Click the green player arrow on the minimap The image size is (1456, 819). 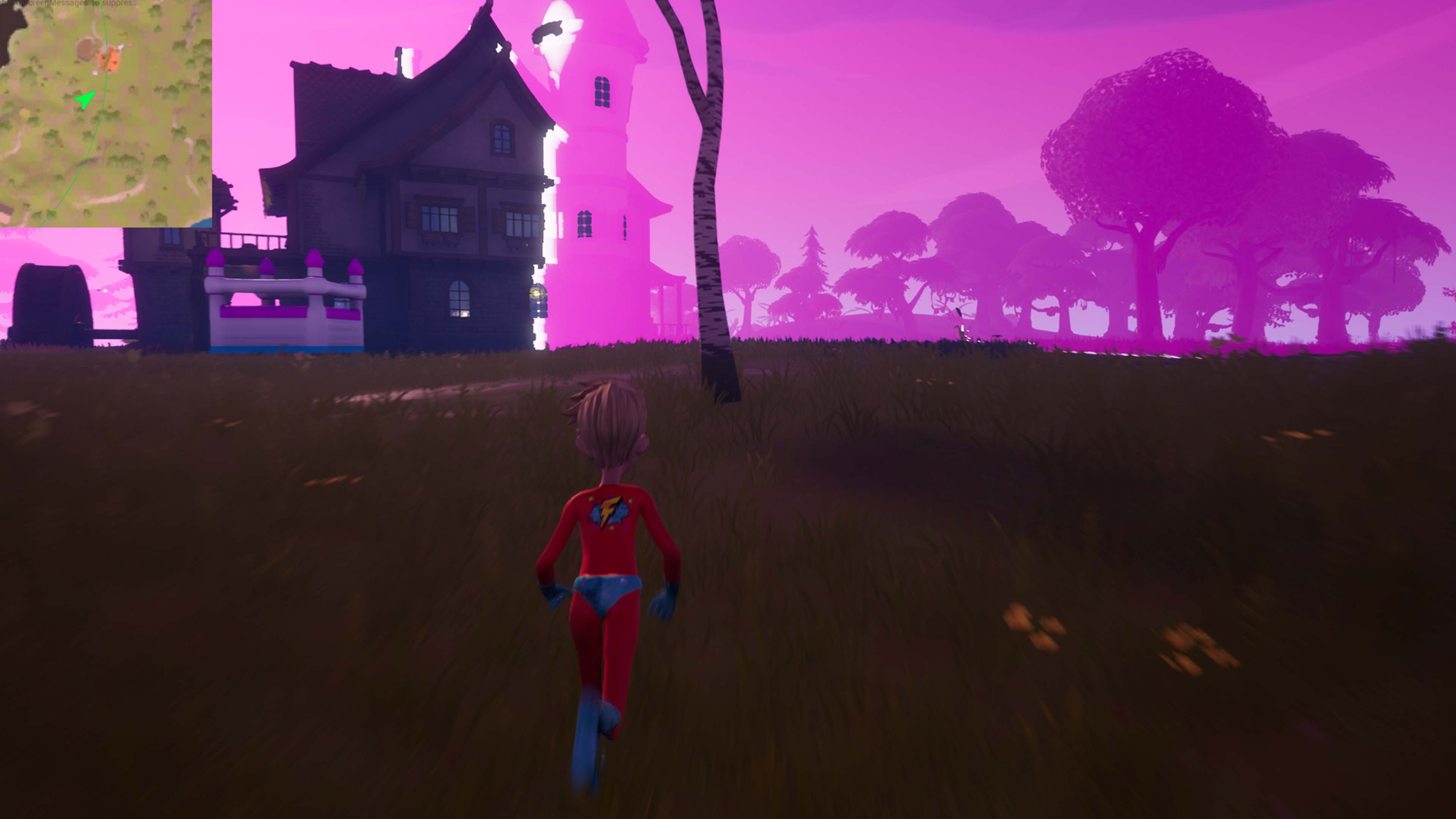pos(85,100)
